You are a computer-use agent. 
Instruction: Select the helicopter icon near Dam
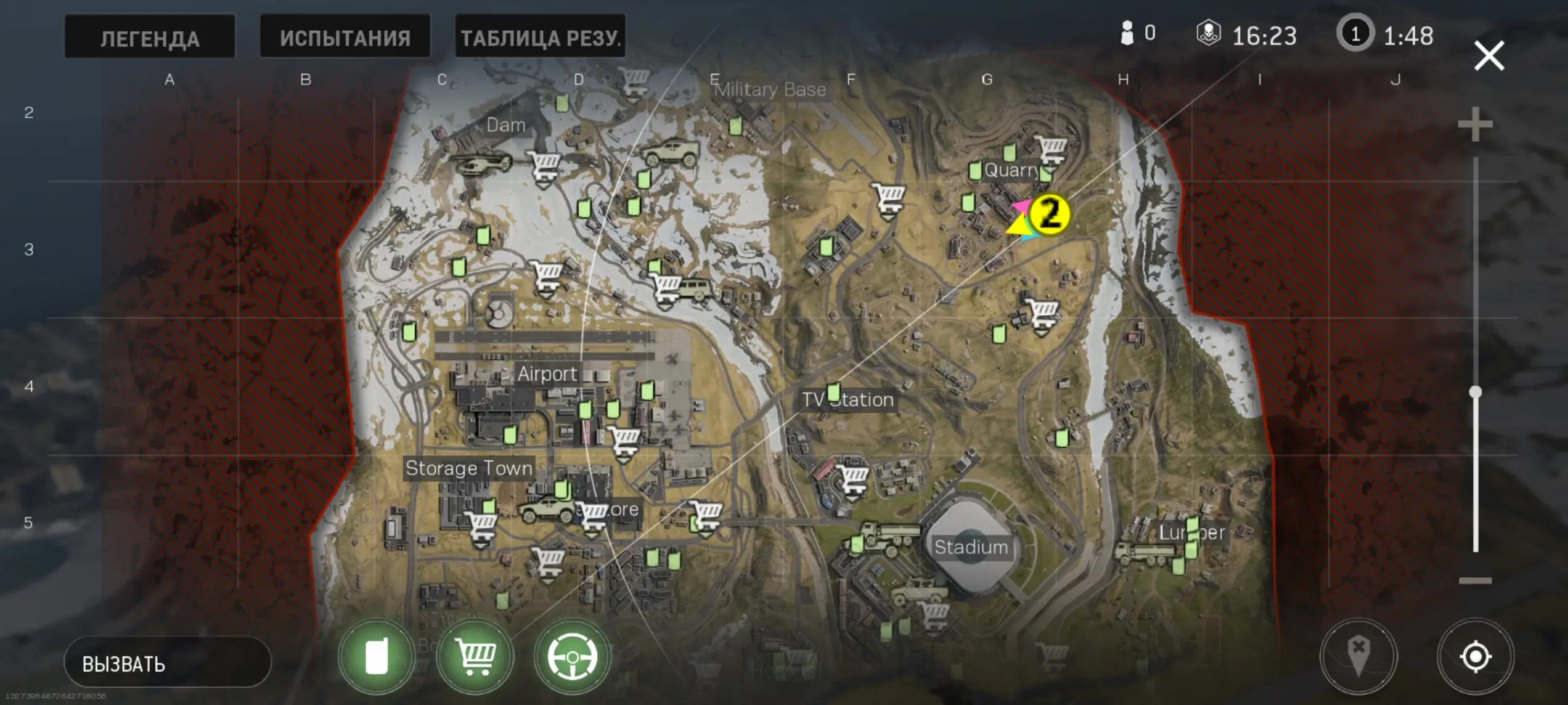[482, 163]
